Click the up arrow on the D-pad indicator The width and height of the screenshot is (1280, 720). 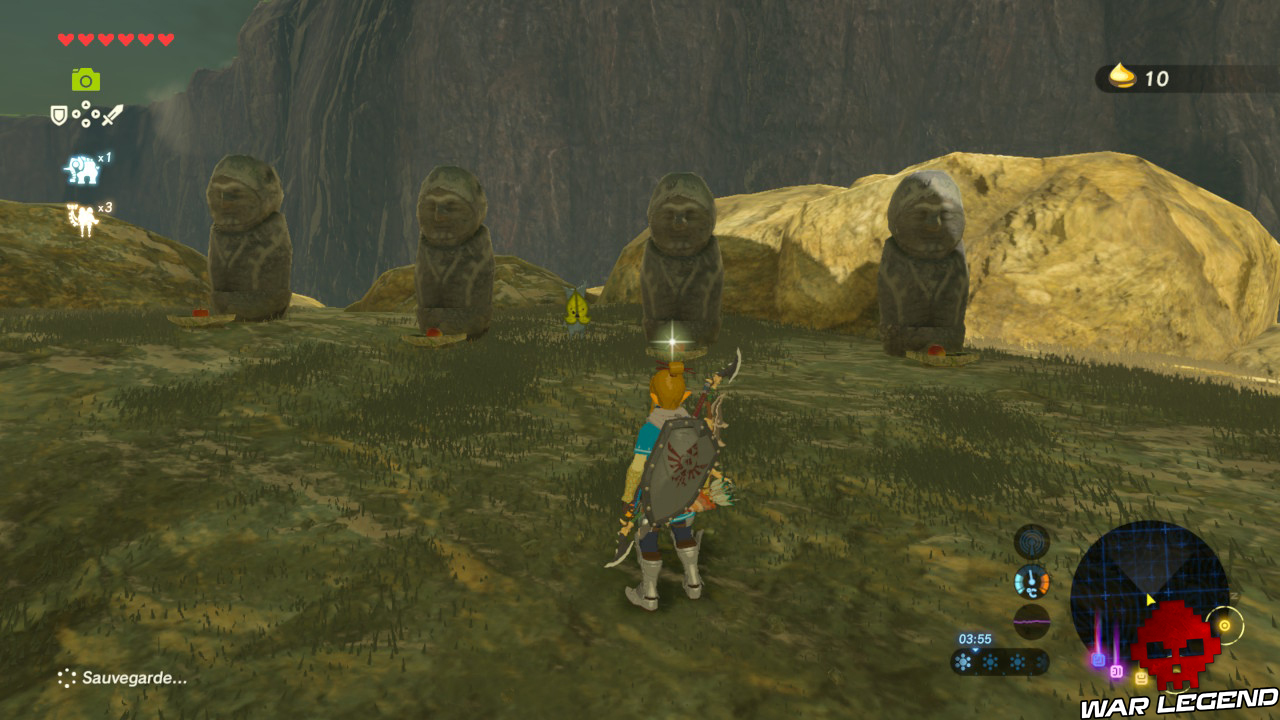pyautogui.click(x=86, y=105)
